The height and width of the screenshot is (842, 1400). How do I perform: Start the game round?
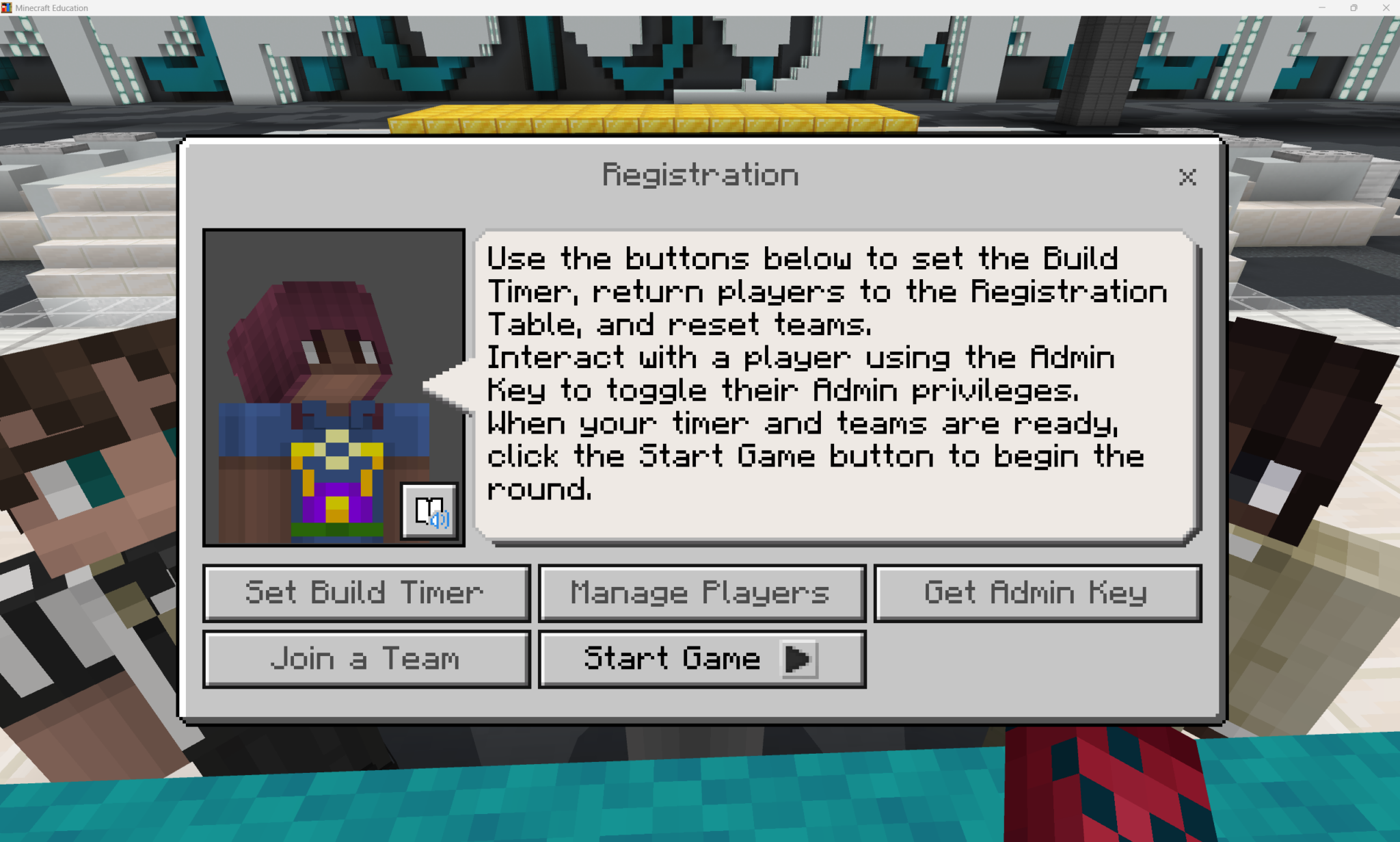click(701, 659)
